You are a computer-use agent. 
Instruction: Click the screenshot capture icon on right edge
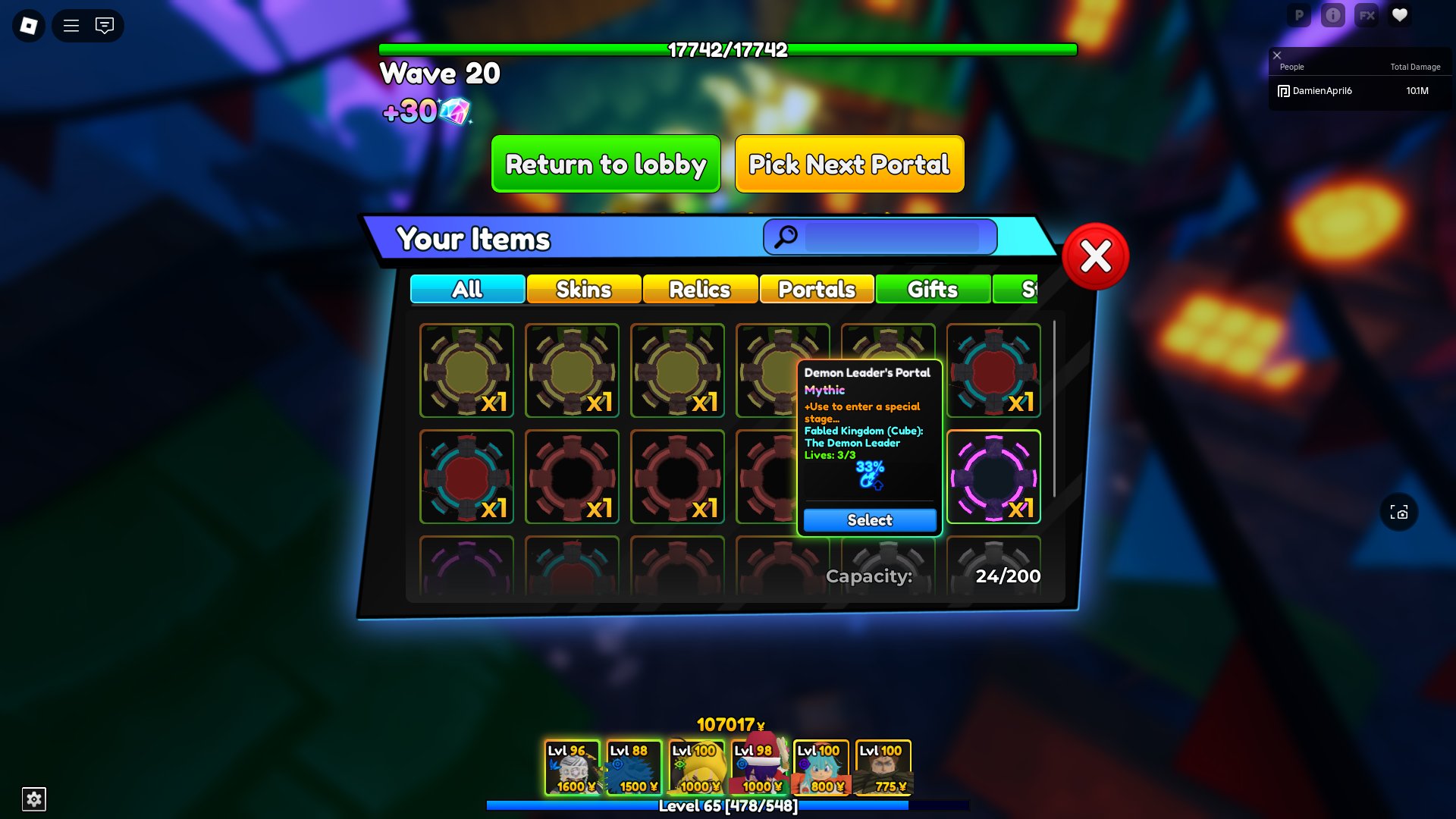point(1399,512)
